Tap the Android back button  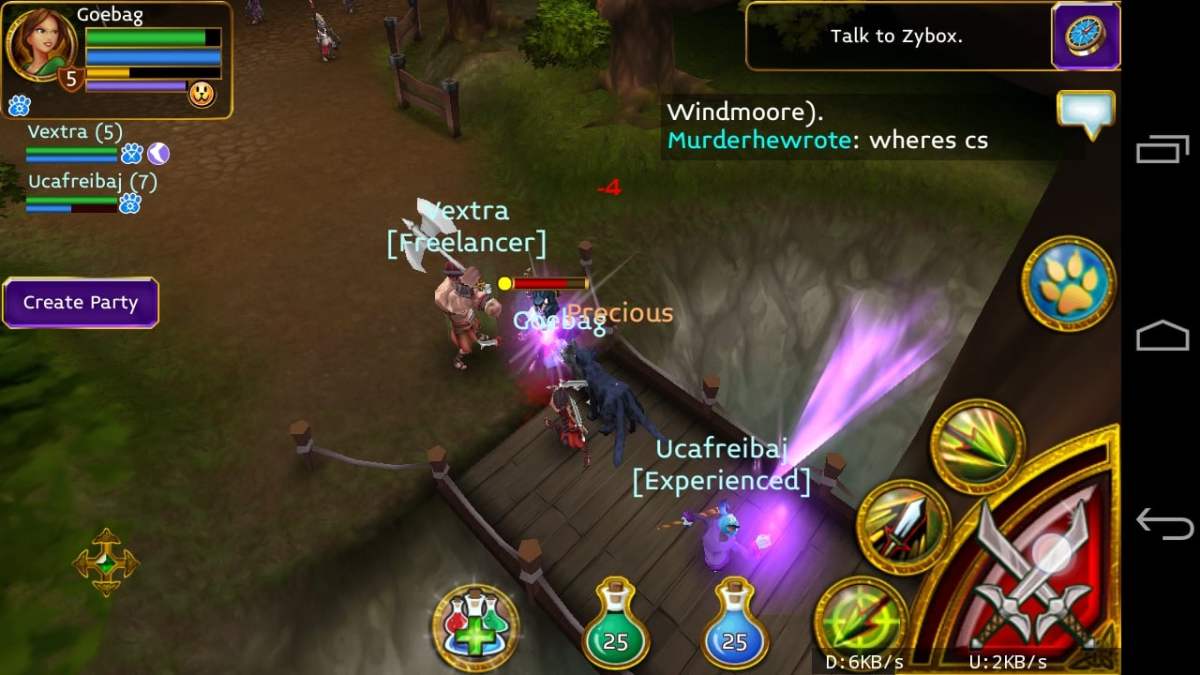coord(1161,522)
